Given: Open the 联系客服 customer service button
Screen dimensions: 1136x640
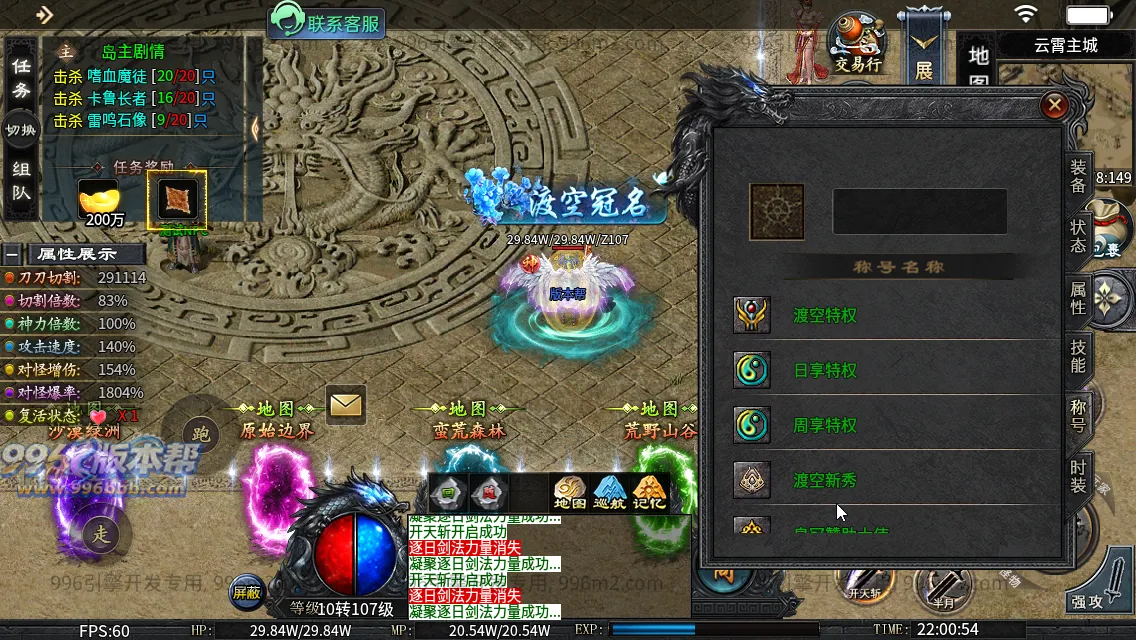Looking at the screenshot, I should pyautogui.click(x=327, y=23).
